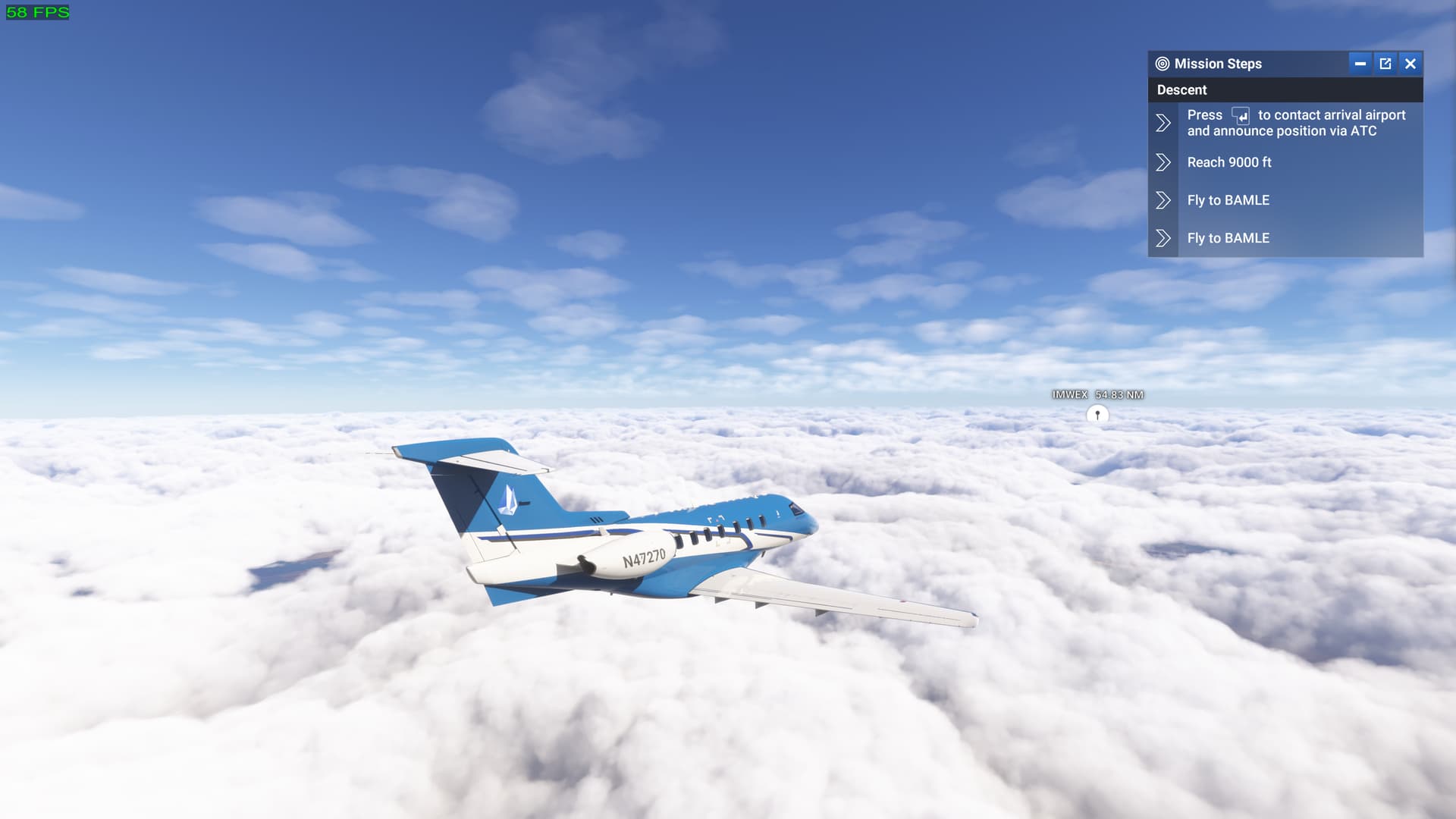Click the chevron next to the ATC step
Image resolution: width=1456 pixels, height=819 pixels.
click(1164, 122)
